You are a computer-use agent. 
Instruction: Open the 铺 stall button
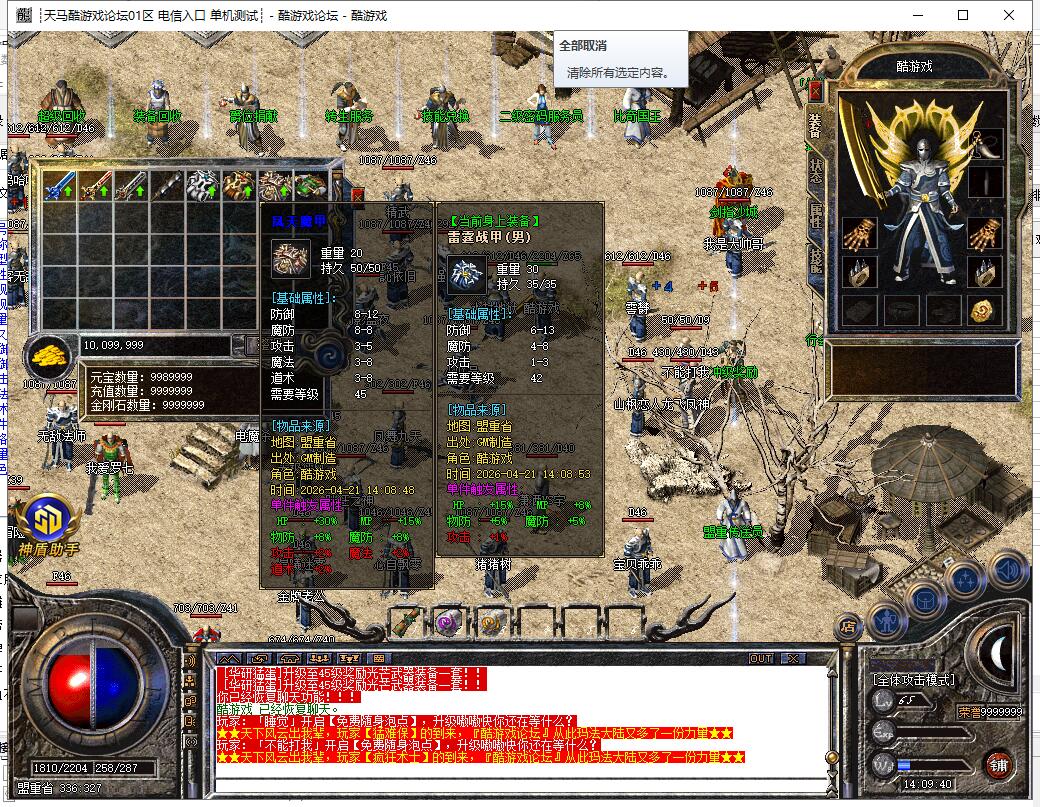(x=997, y=767)
